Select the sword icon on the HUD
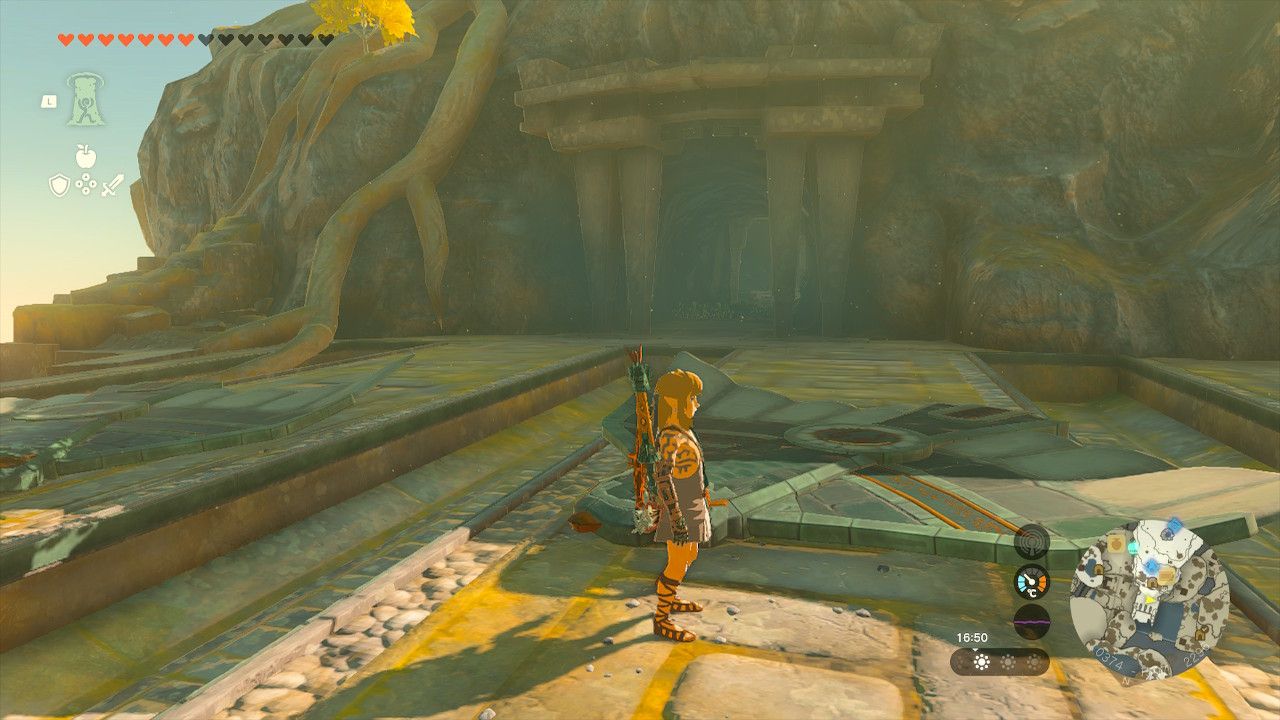The height and width of the screenshot is (720, 1280). coord(112,184)
